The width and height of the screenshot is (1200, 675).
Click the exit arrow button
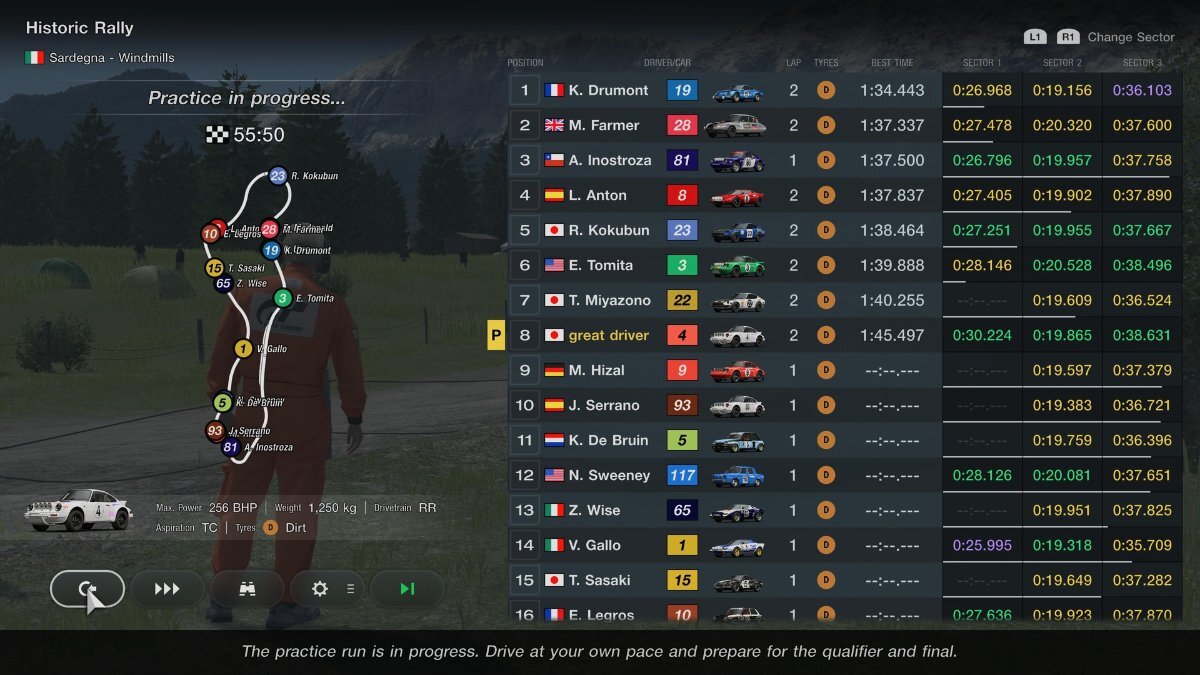point(87,589)
